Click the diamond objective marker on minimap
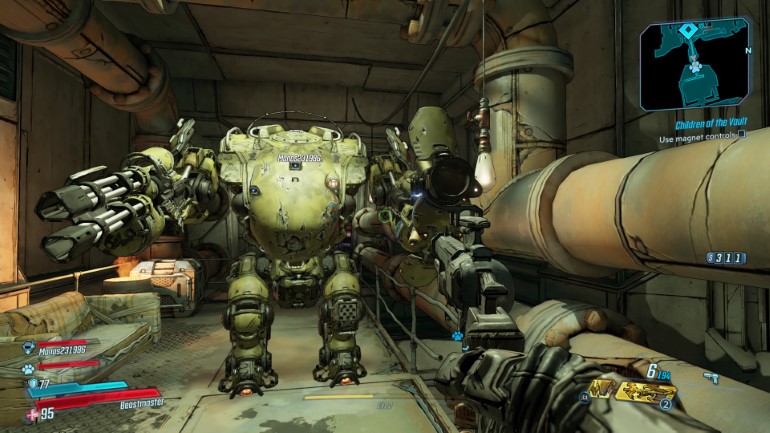 point(687,31)
